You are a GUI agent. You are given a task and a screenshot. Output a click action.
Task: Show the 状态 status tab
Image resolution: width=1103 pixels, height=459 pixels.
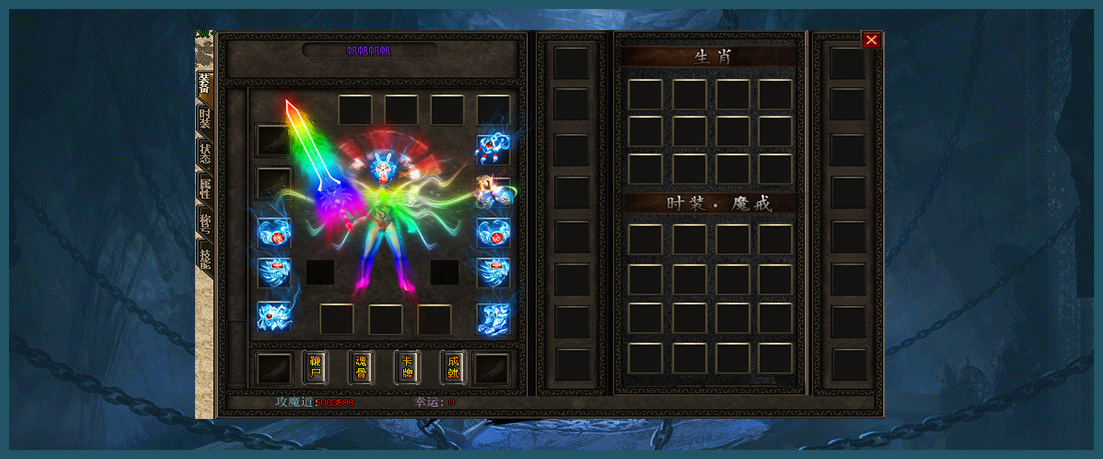coord(204,153)
